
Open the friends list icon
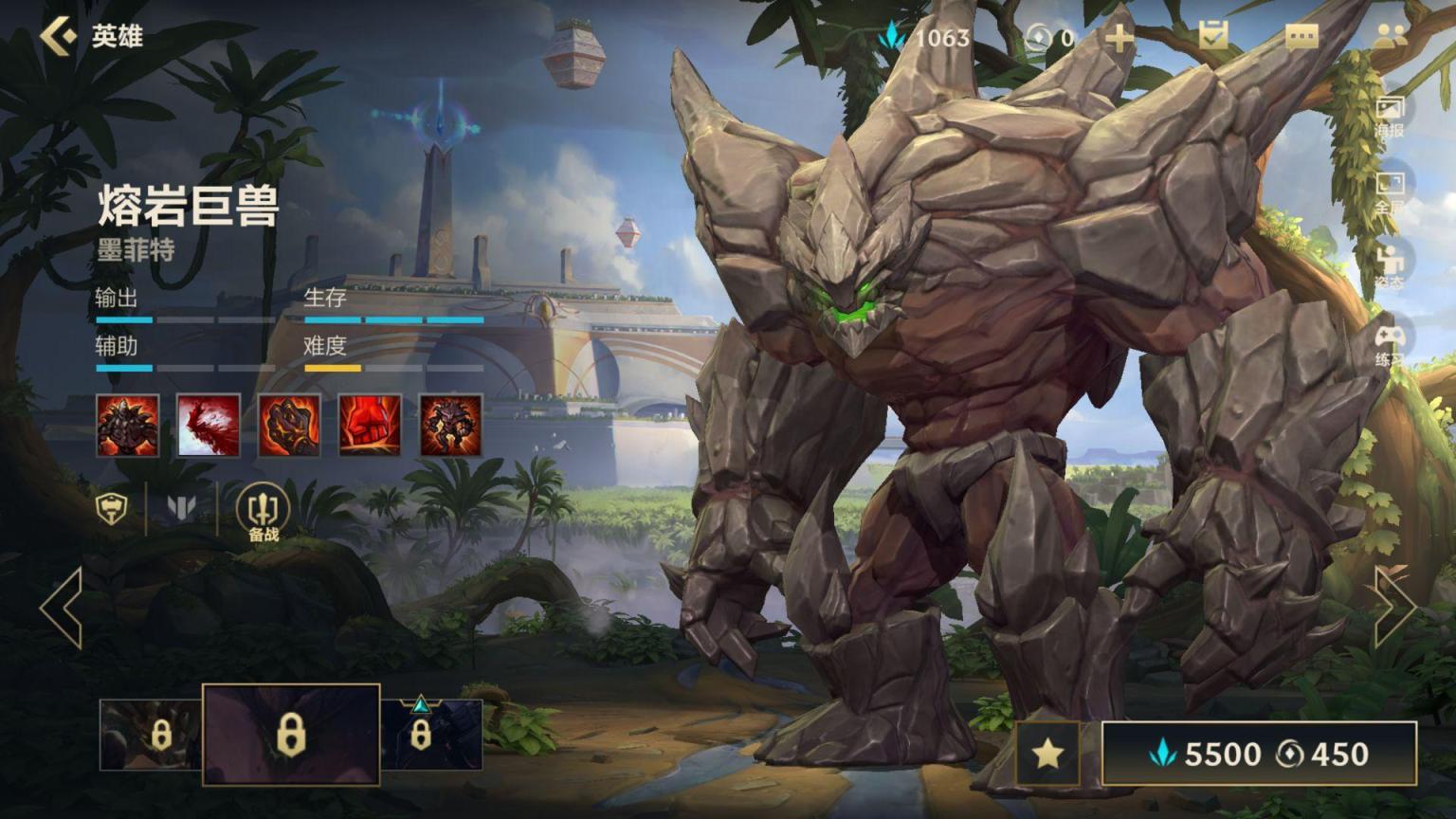coord(1390,37)
